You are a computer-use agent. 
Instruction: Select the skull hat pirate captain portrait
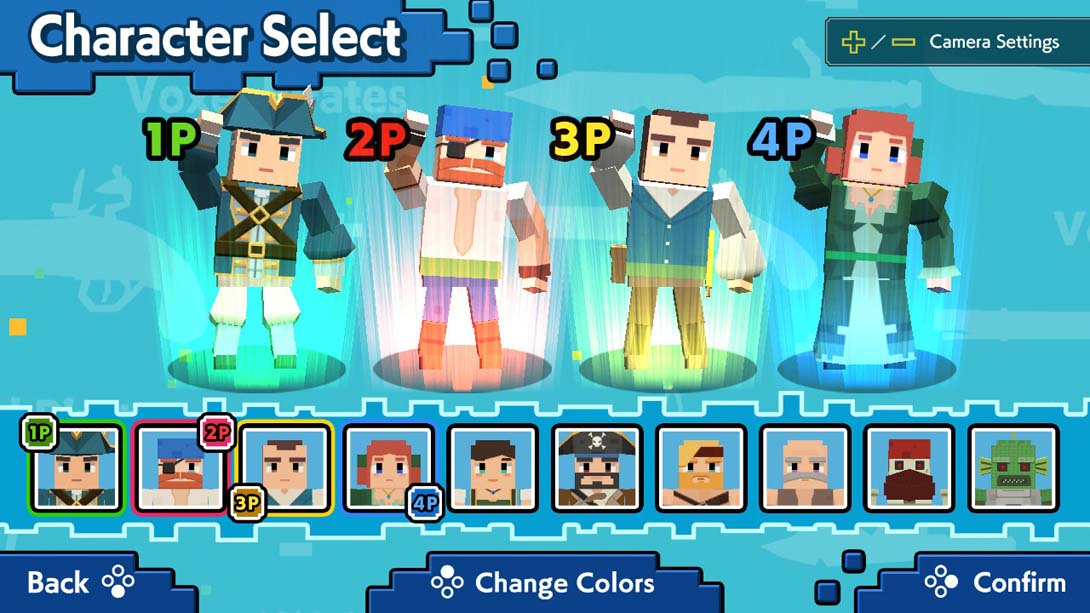(x=597, y=469)
